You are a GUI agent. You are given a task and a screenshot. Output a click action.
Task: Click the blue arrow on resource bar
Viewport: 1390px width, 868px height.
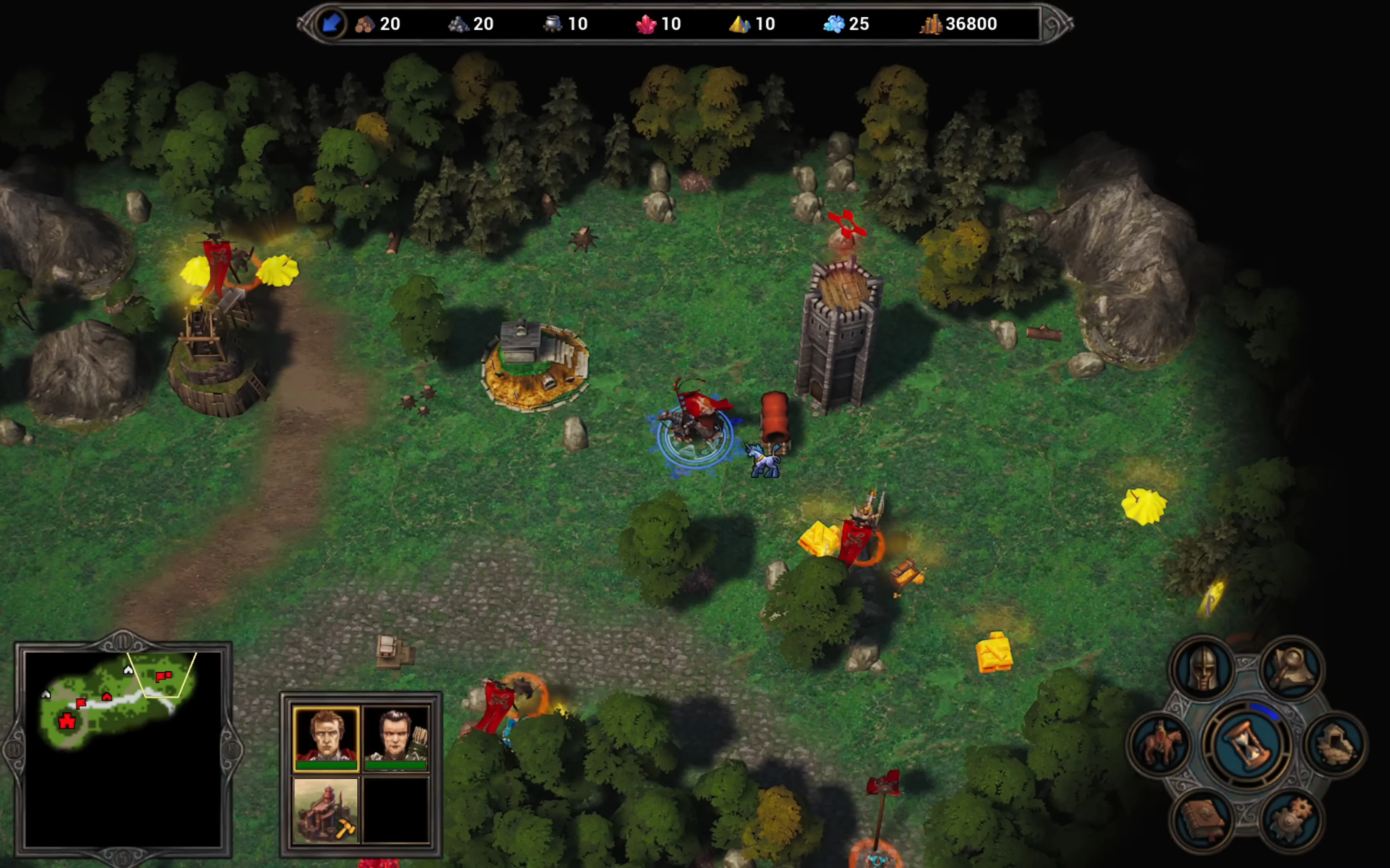point(331,24)
